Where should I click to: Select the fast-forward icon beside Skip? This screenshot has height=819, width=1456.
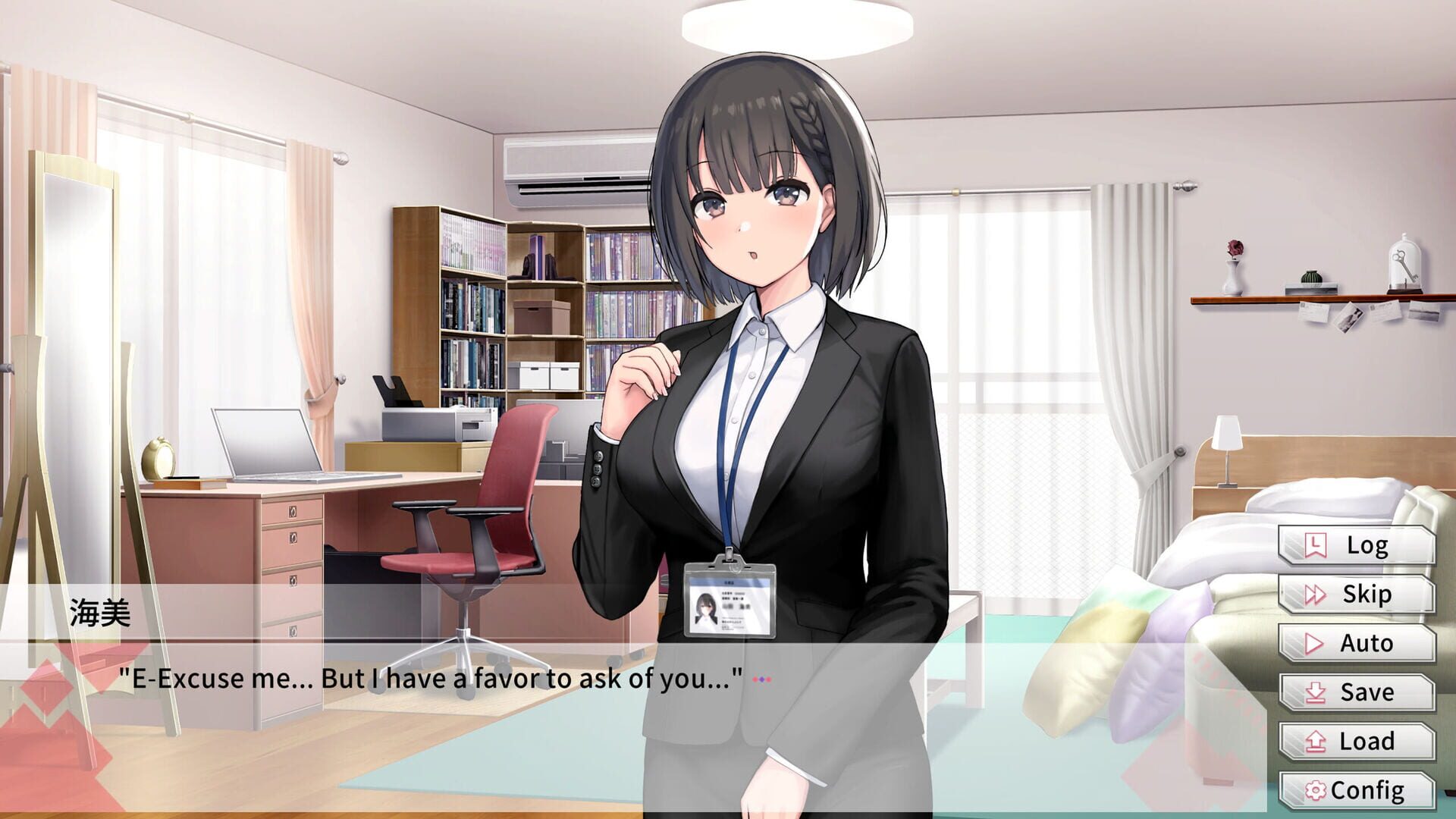(1314, 594)
